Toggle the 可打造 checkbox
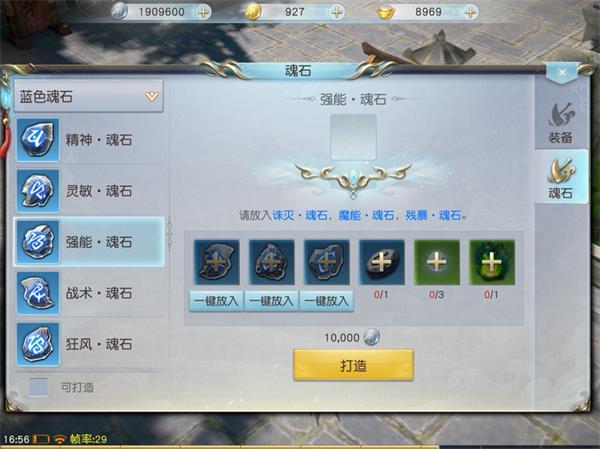The height and width of the screenshot is (449, 600). tap(39, 386)
